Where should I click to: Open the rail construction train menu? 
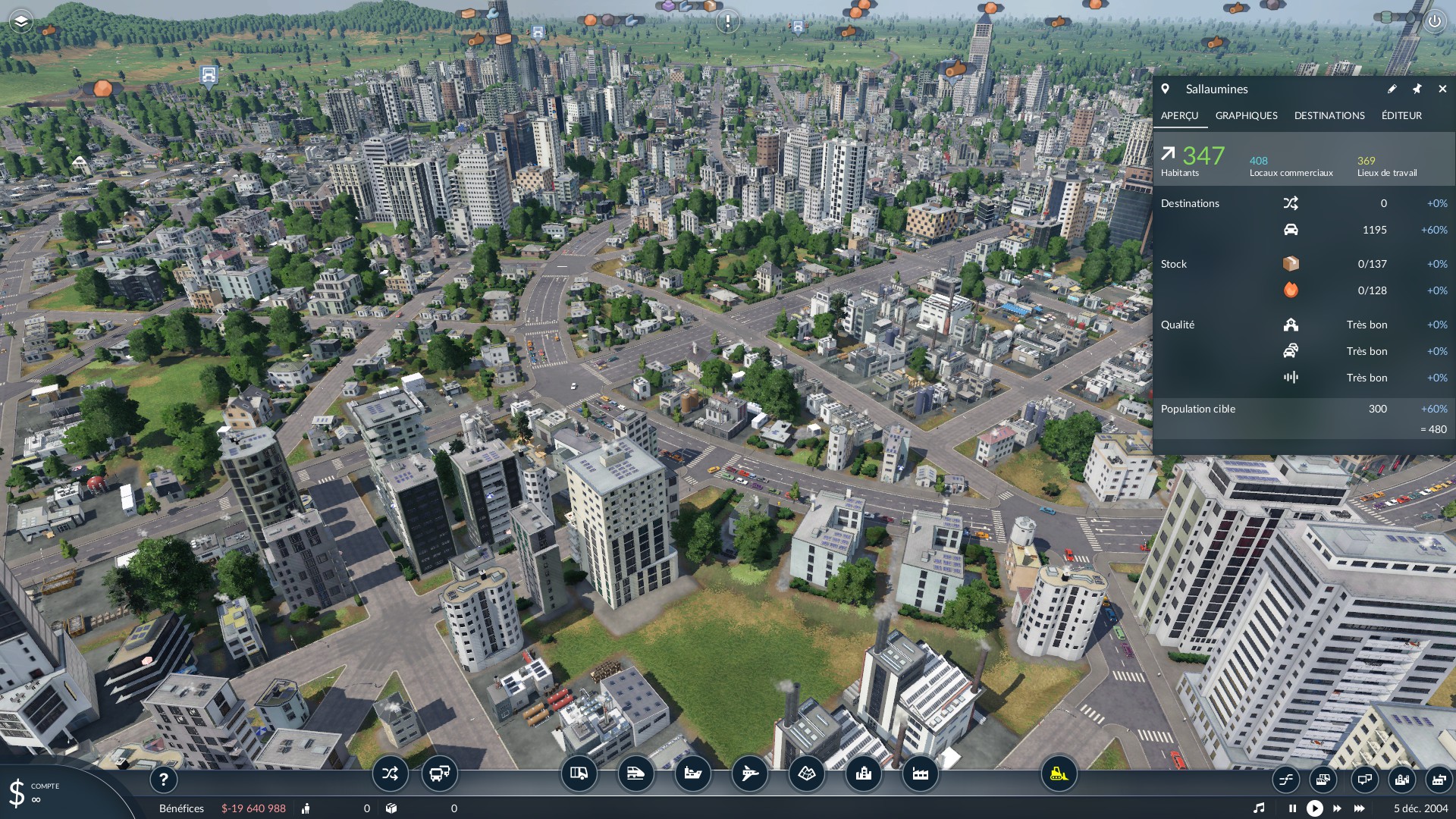635,774
